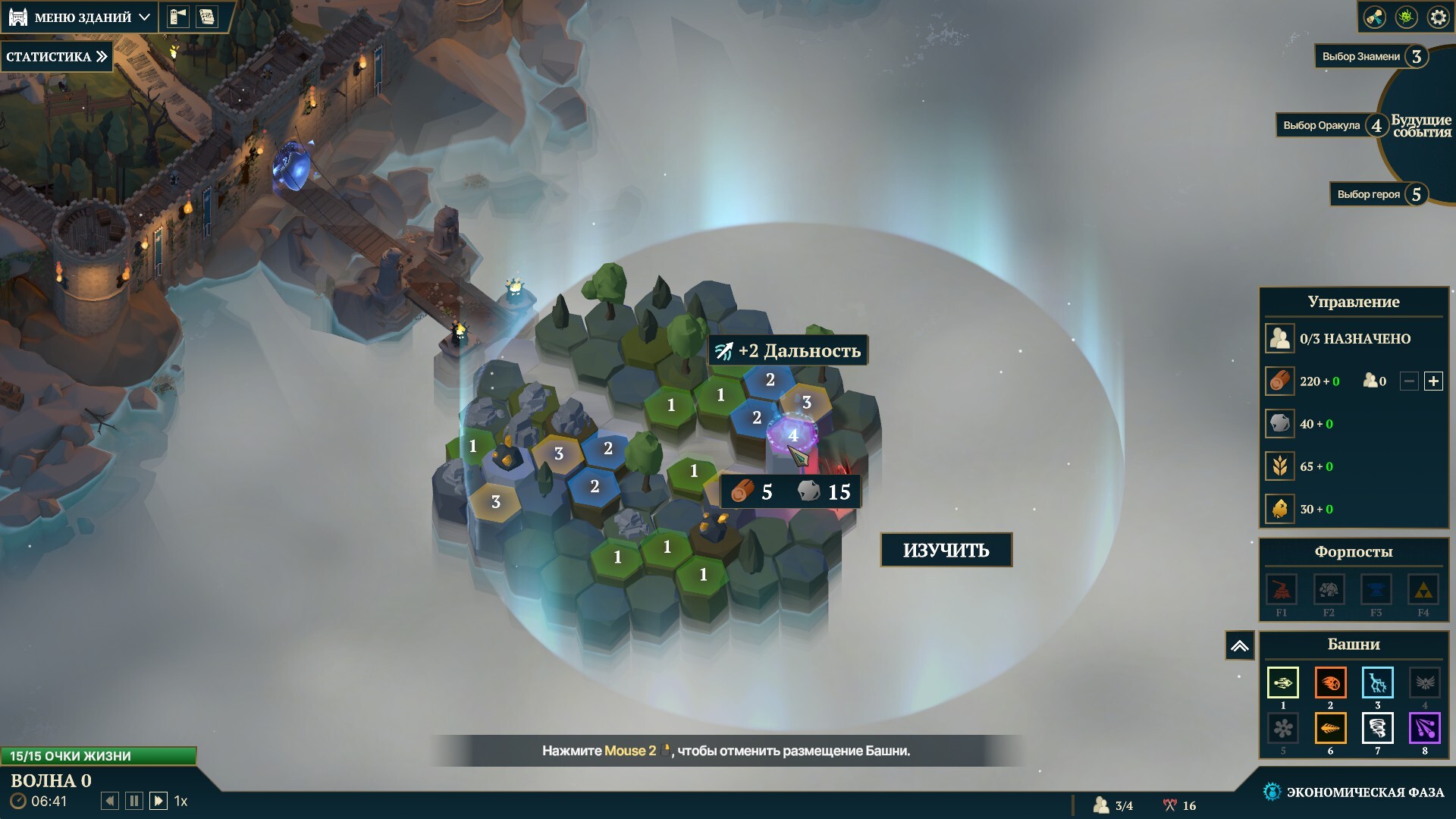Expand the СТАТИСТИКА panel
This screenshot has height=819, width=1456.
tap(57, 57)
